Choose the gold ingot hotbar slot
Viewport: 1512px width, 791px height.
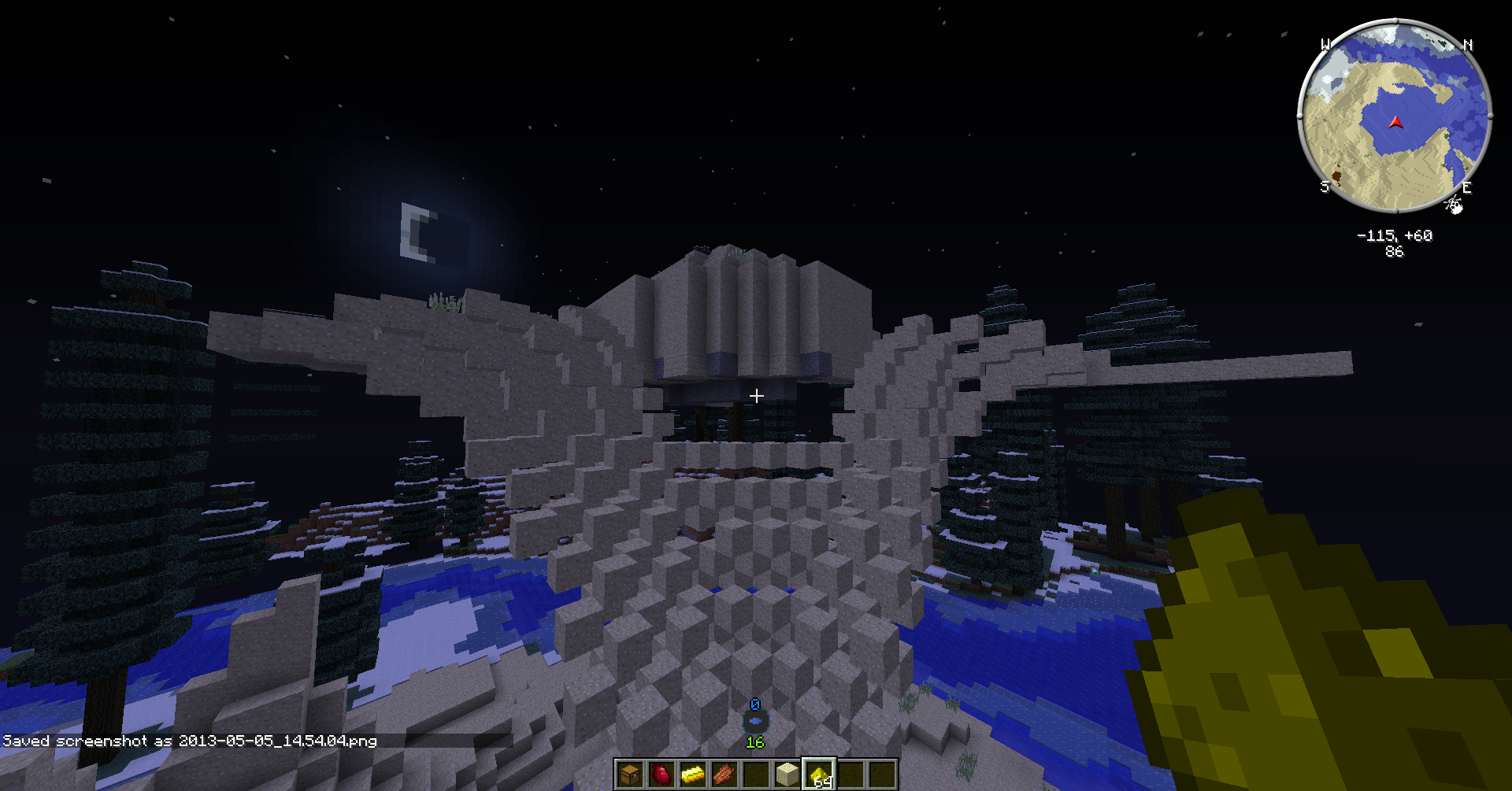coord(692,774)
